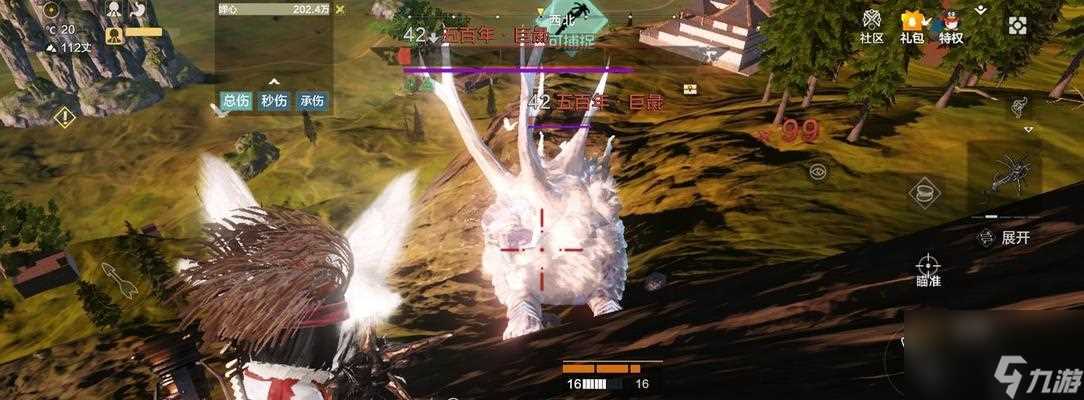Toggle the eye view icon
Screen dimensions: 1084x400
click(x=818, y=171)
